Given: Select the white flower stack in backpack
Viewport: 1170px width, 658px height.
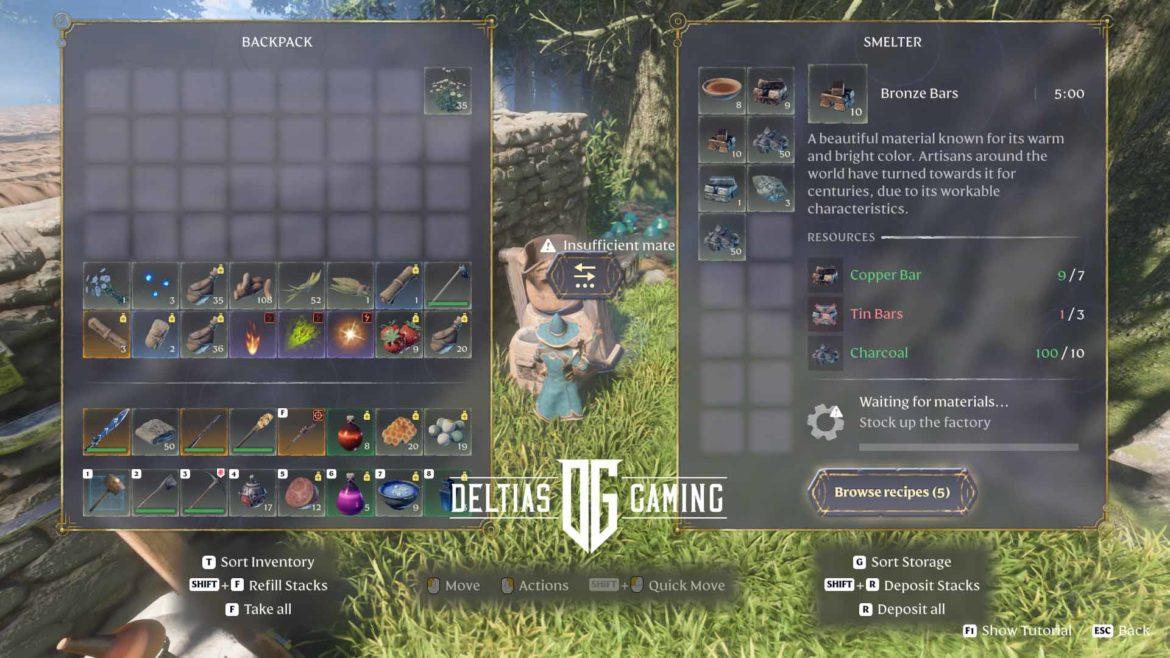Looking at the screenshot, I should 447,90.
